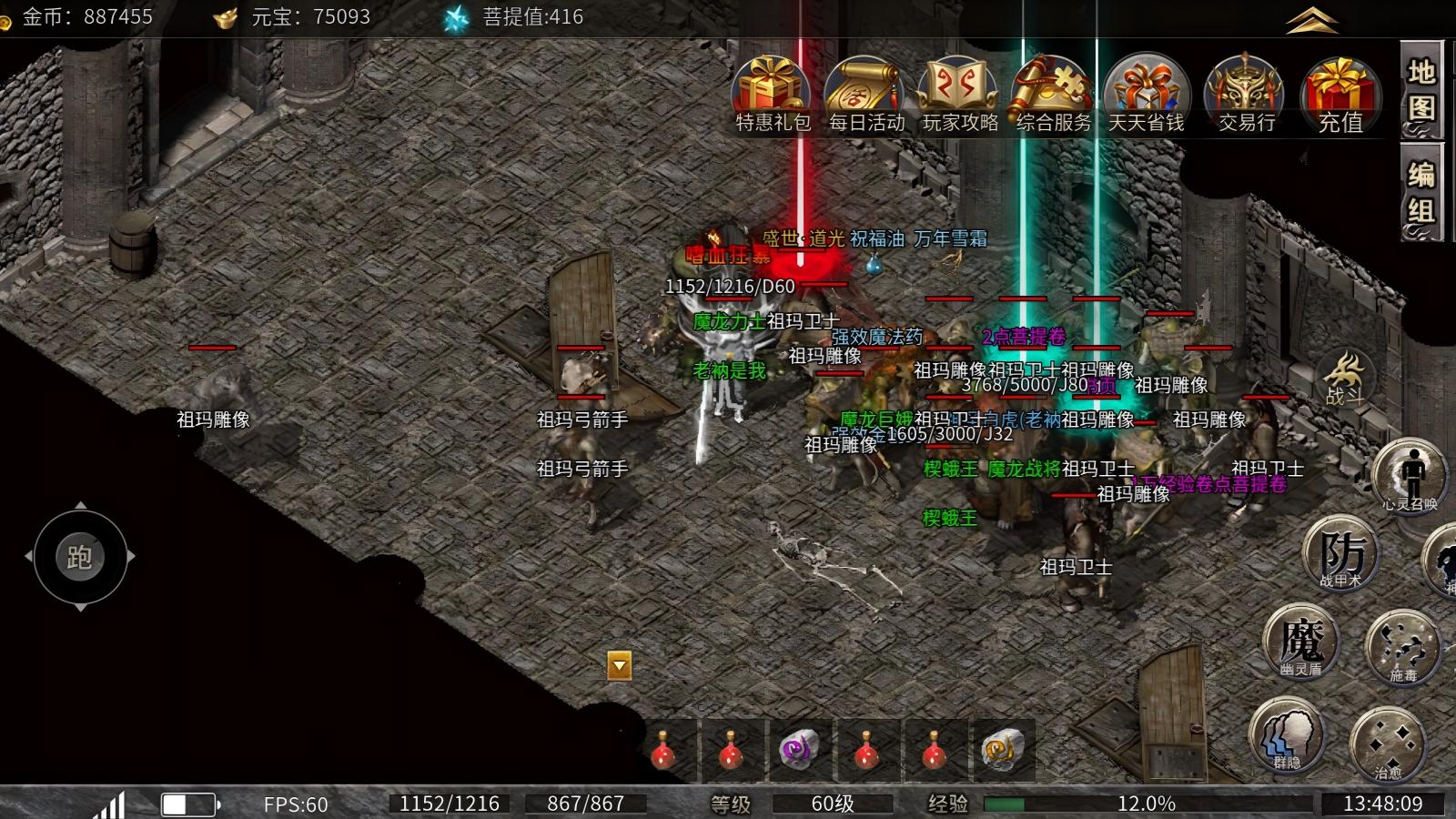Cast the 治愈 healing skill
Screen dimensions: 1456x819
point(1387,743)
